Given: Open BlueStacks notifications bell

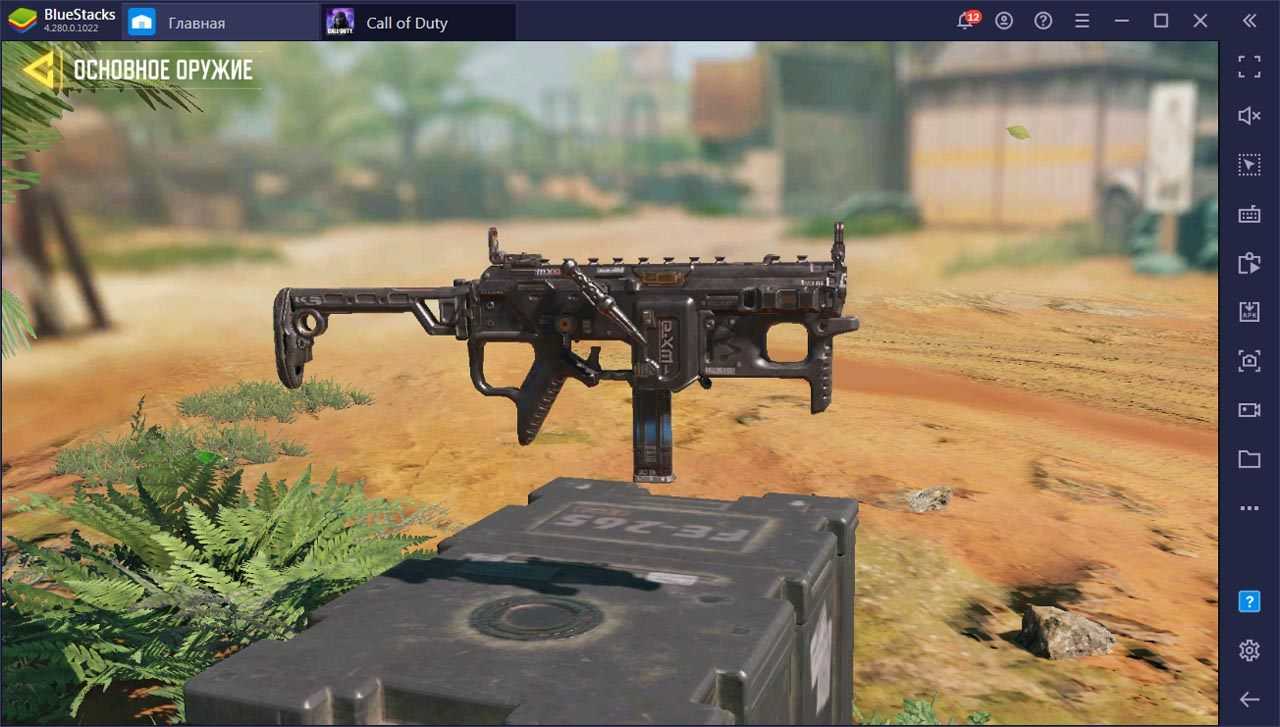Looking at the screenshot, I should 966,21.
